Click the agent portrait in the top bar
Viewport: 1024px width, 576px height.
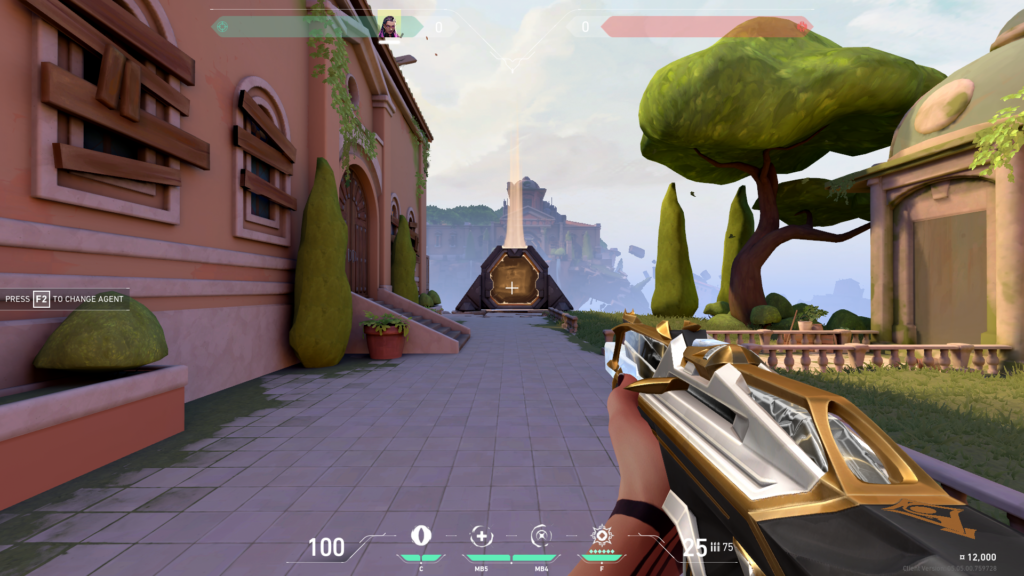[389, 26]
